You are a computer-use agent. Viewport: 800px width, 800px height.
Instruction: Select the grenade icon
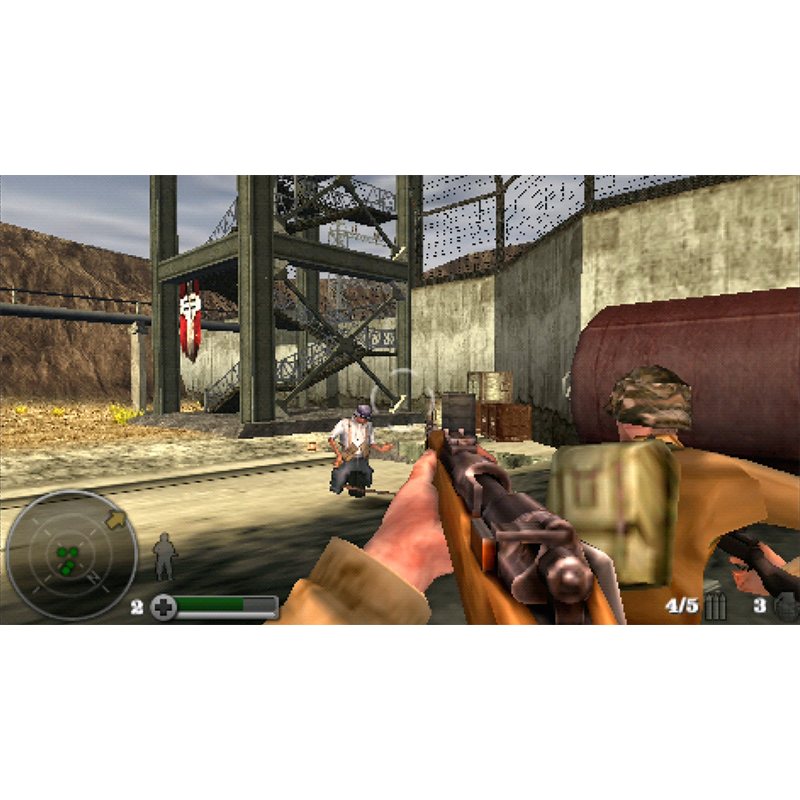pos(784,606)
